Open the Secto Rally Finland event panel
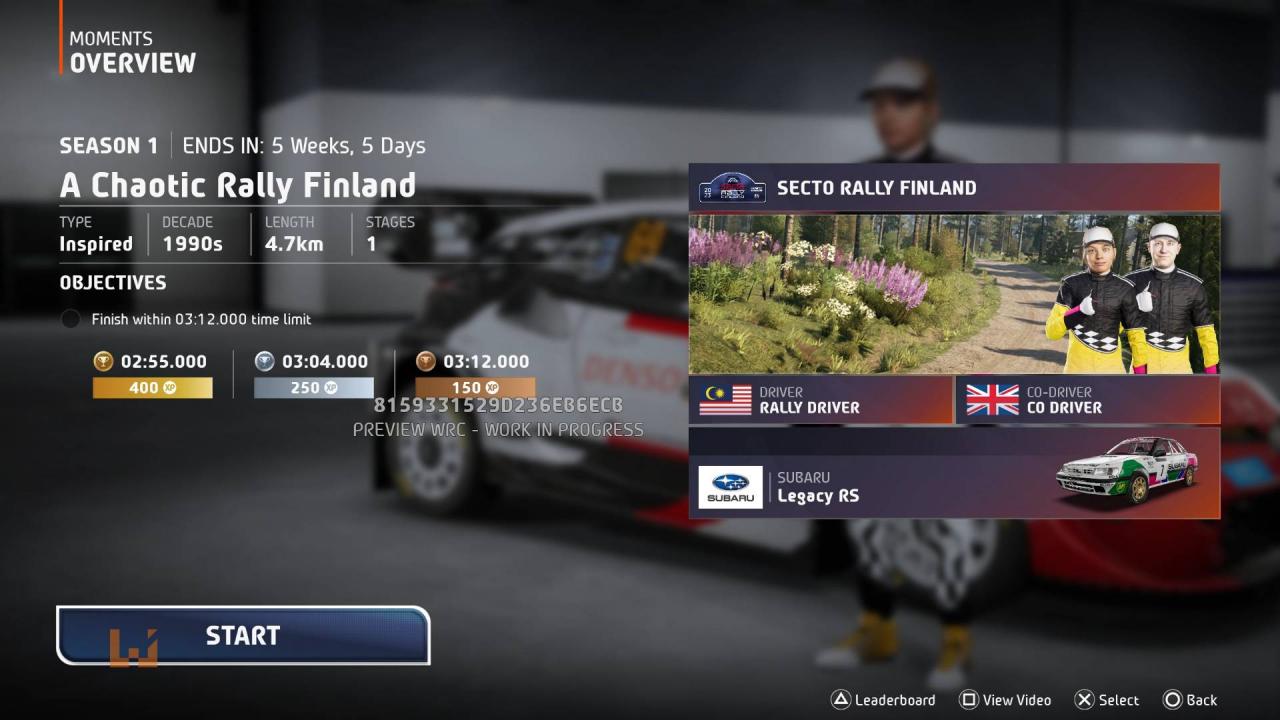 [x=953, y=188]
